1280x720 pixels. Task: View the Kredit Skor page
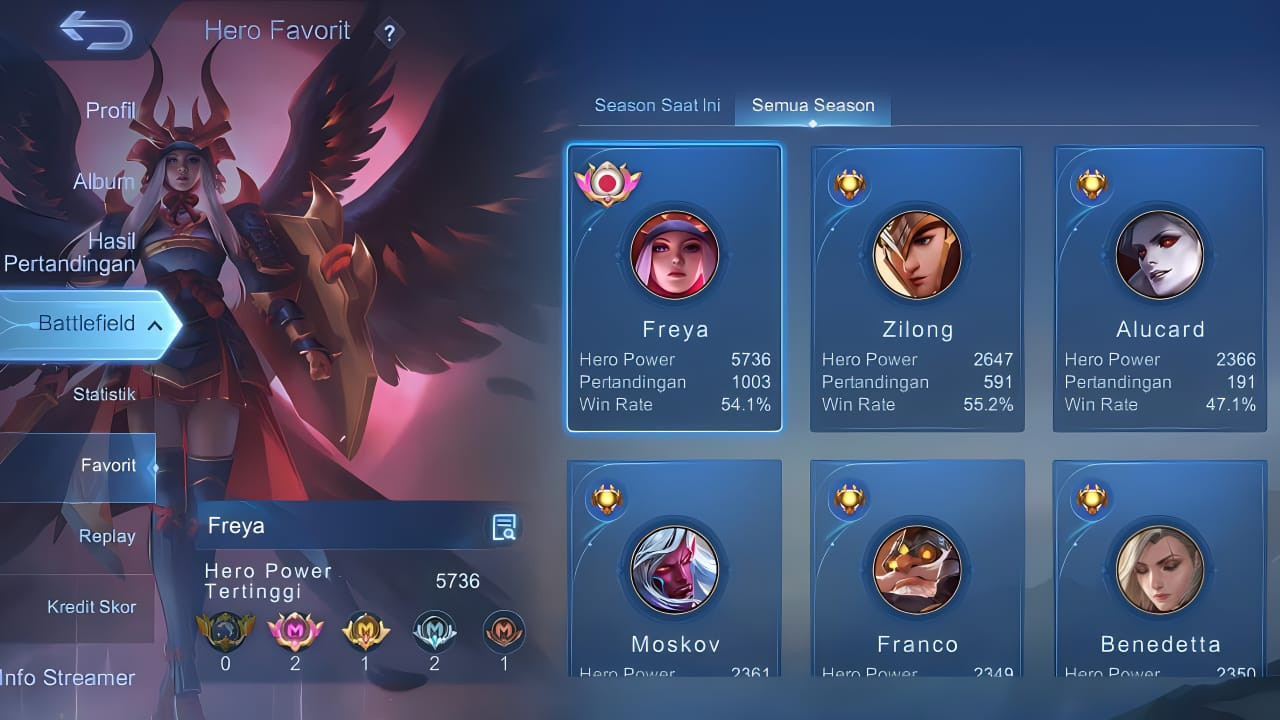(91, 607)
